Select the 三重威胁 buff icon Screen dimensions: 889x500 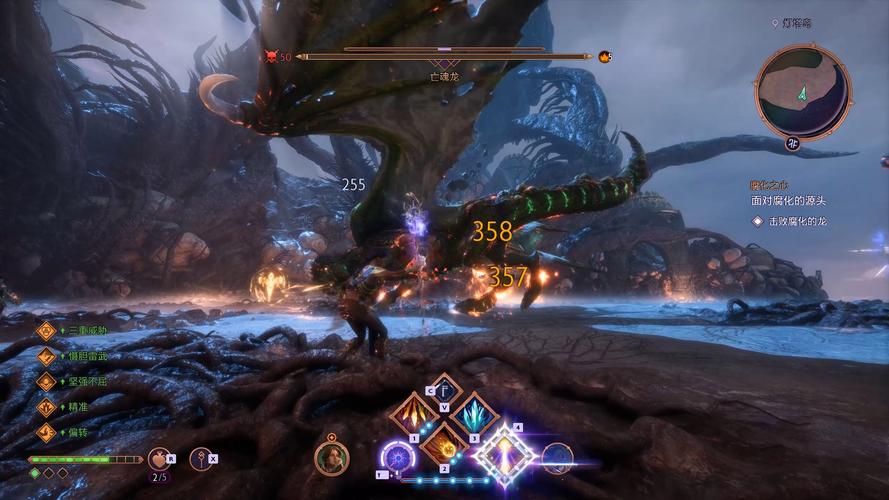tap(46, 330)
